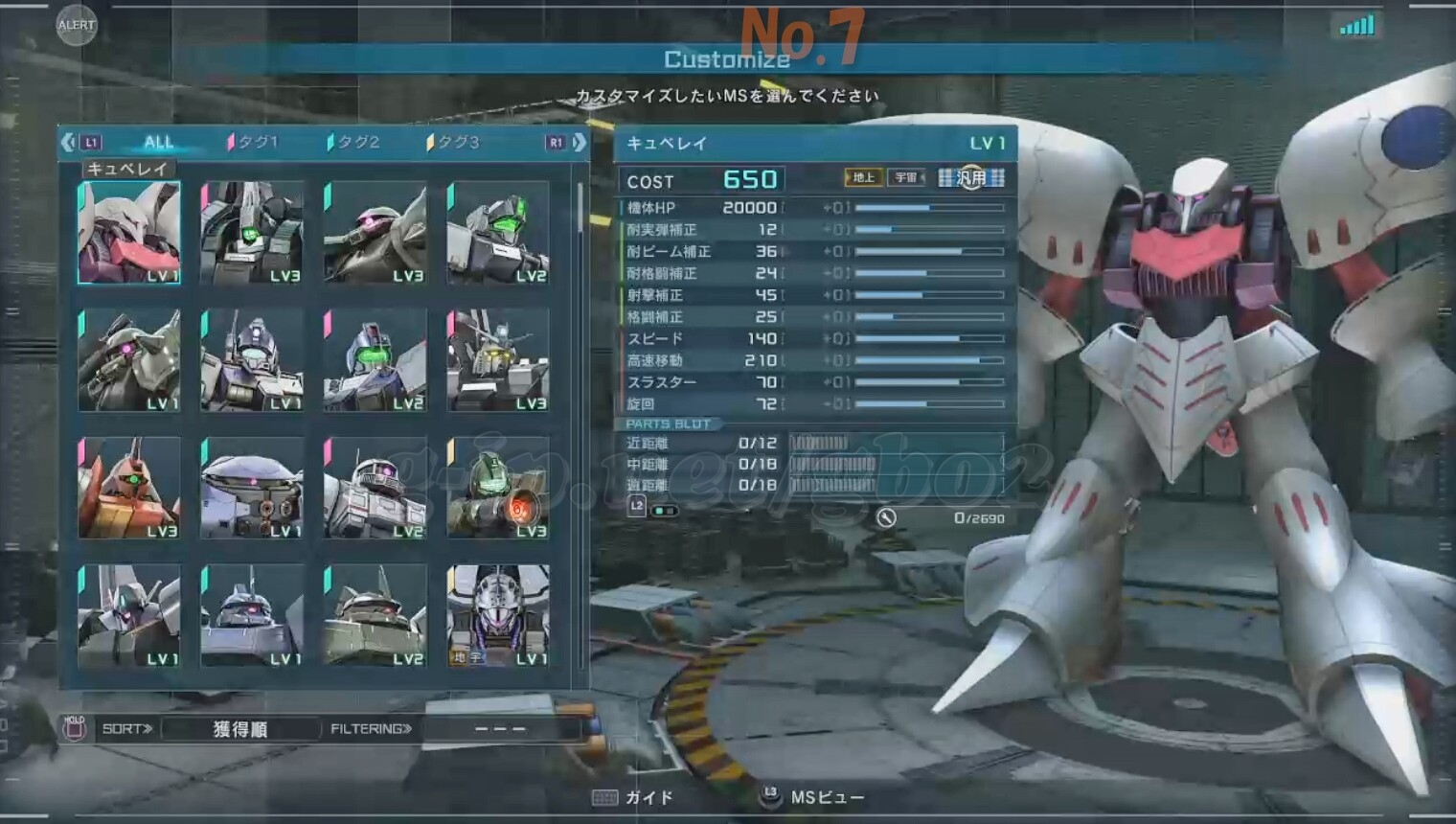The height and width of the screenshot is (824, 1456).
Task: Open the MSビュー viewer
Action: [813, 797]
